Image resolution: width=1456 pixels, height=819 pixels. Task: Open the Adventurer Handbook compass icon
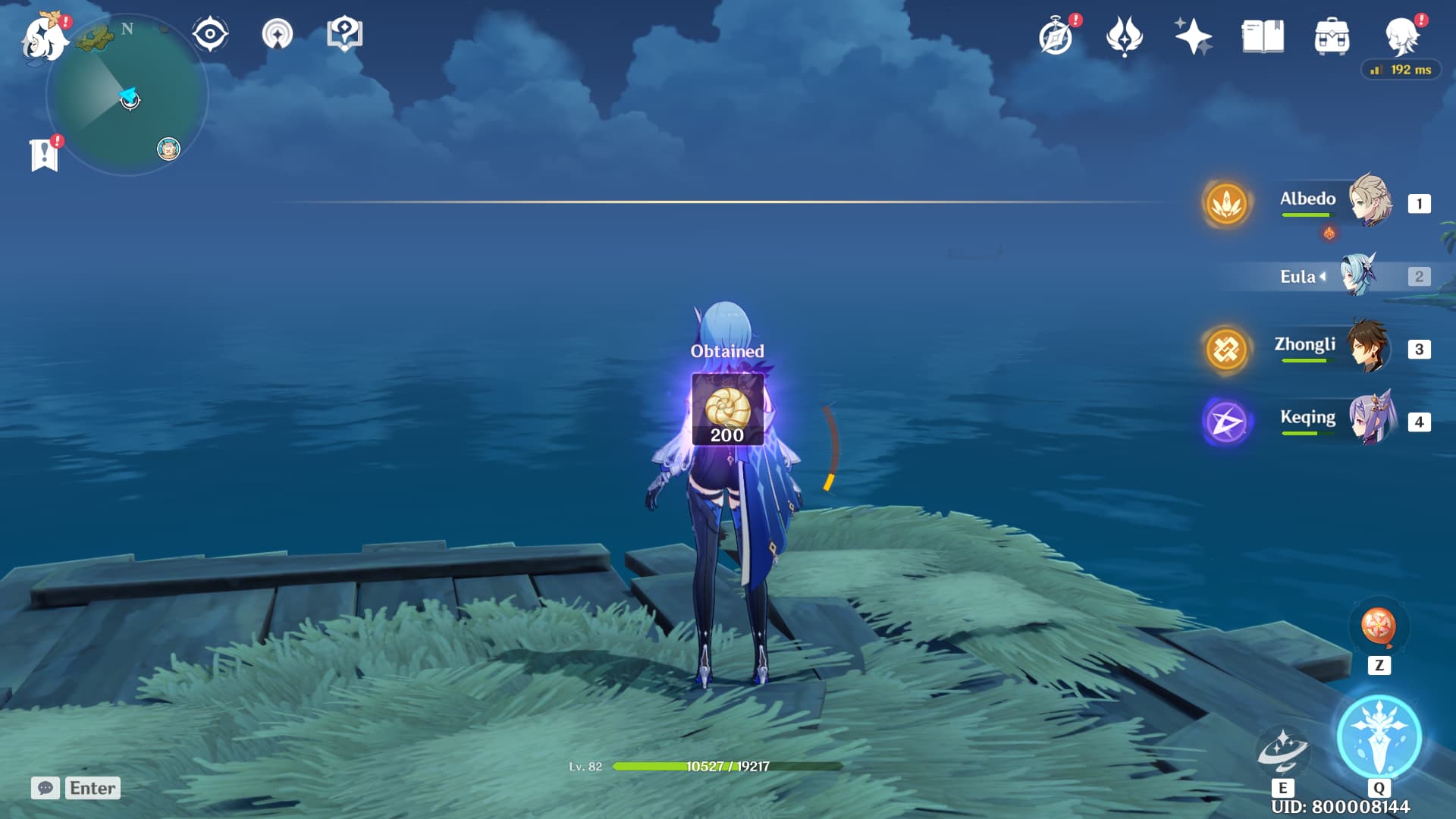(x=1056, y=33)
